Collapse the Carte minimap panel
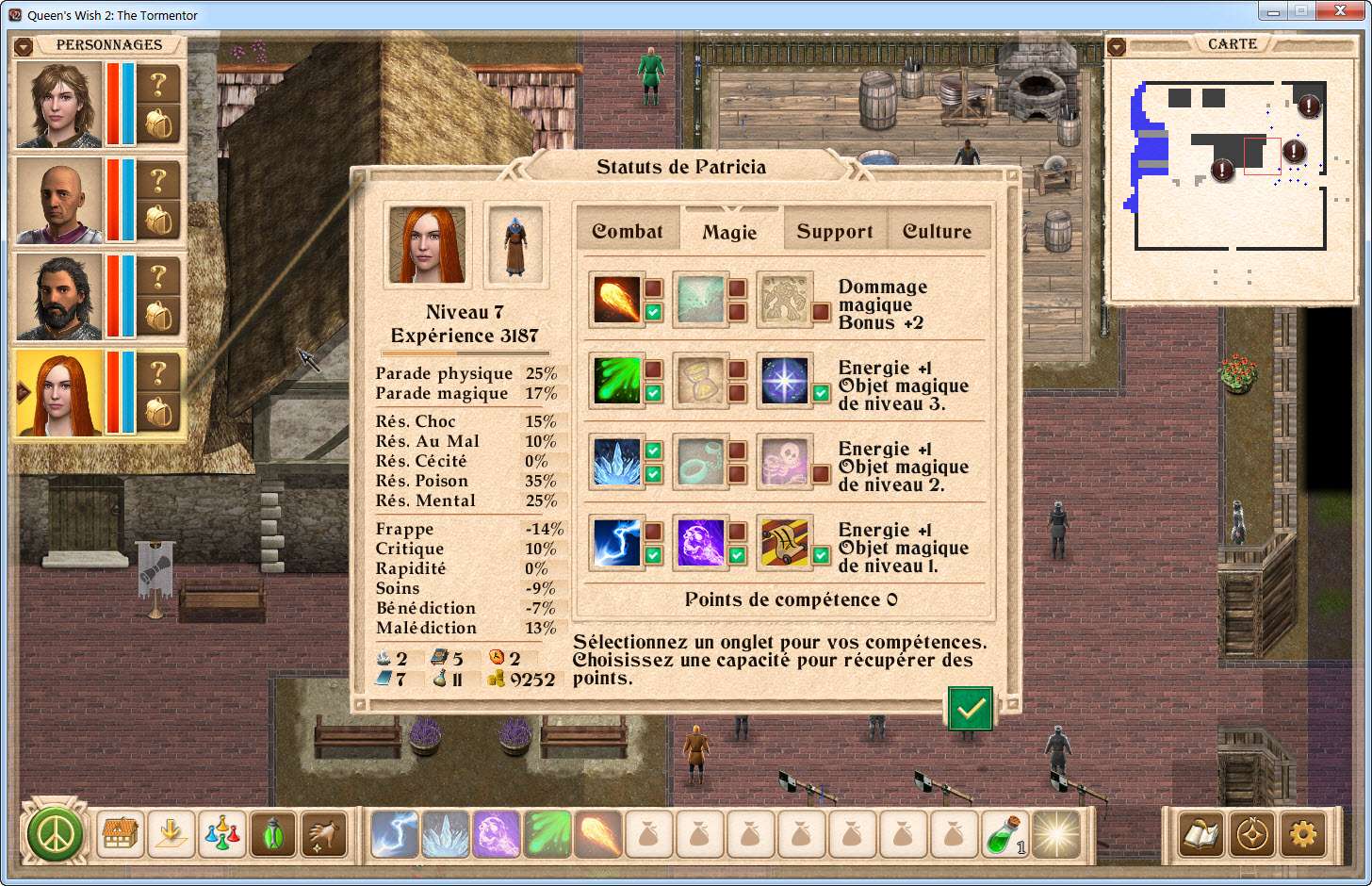The width and height of the screenshot is (1372, 886). pyautogui.click(x=1117, y=46)
